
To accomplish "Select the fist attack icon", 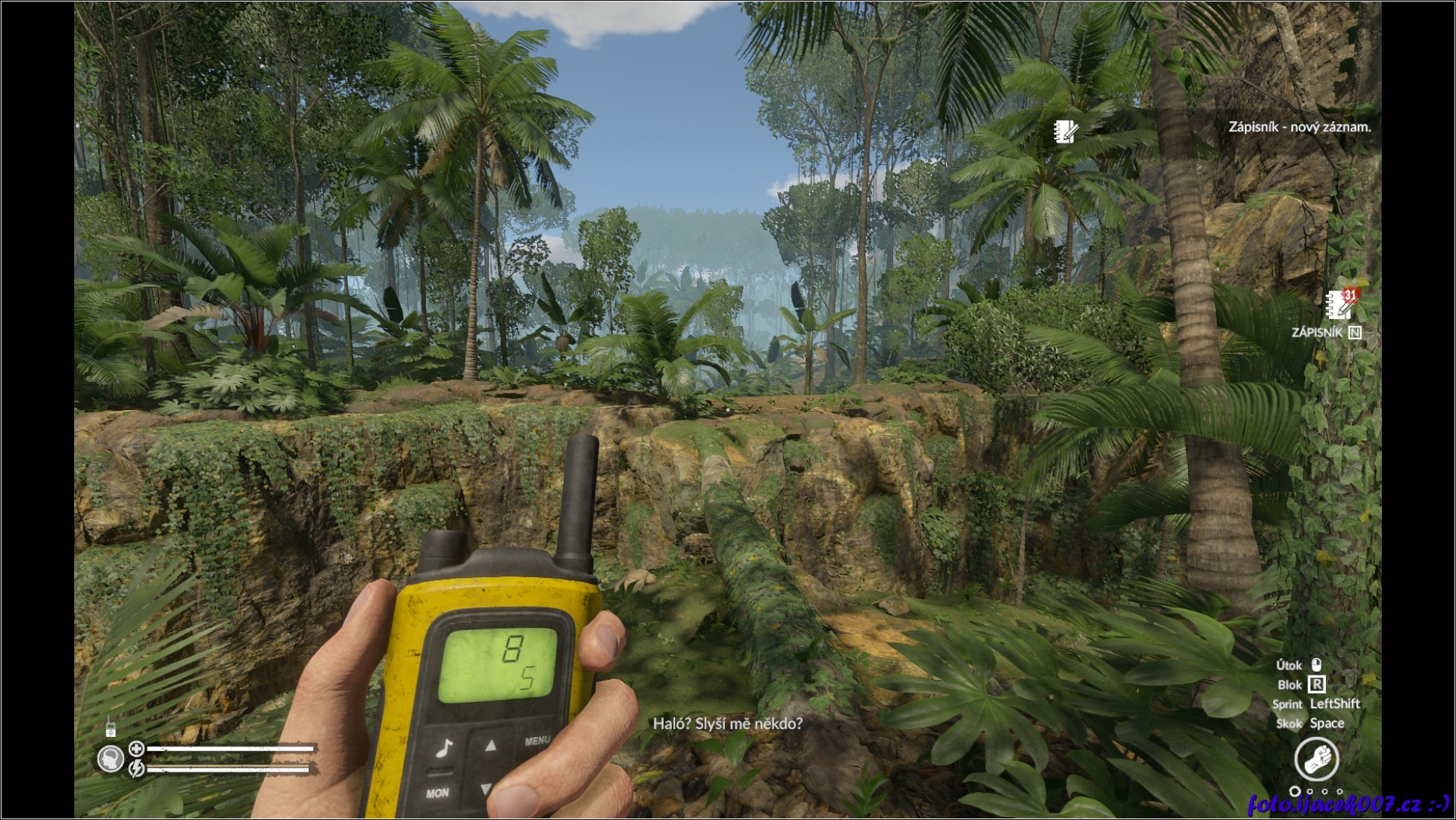I will tap(1316, 759).
